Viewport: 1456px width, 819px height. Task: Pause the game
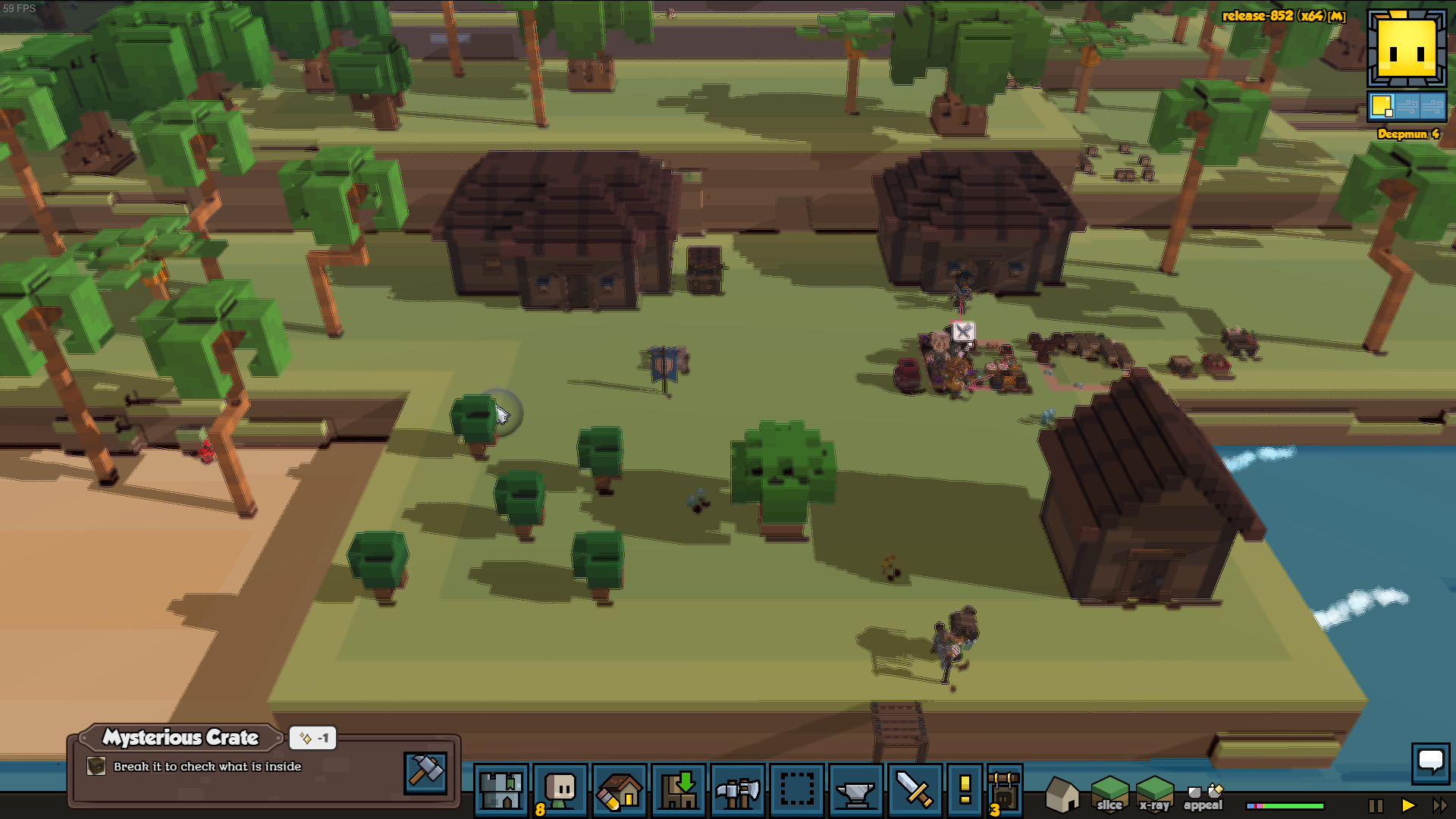tap(1376, 805)
